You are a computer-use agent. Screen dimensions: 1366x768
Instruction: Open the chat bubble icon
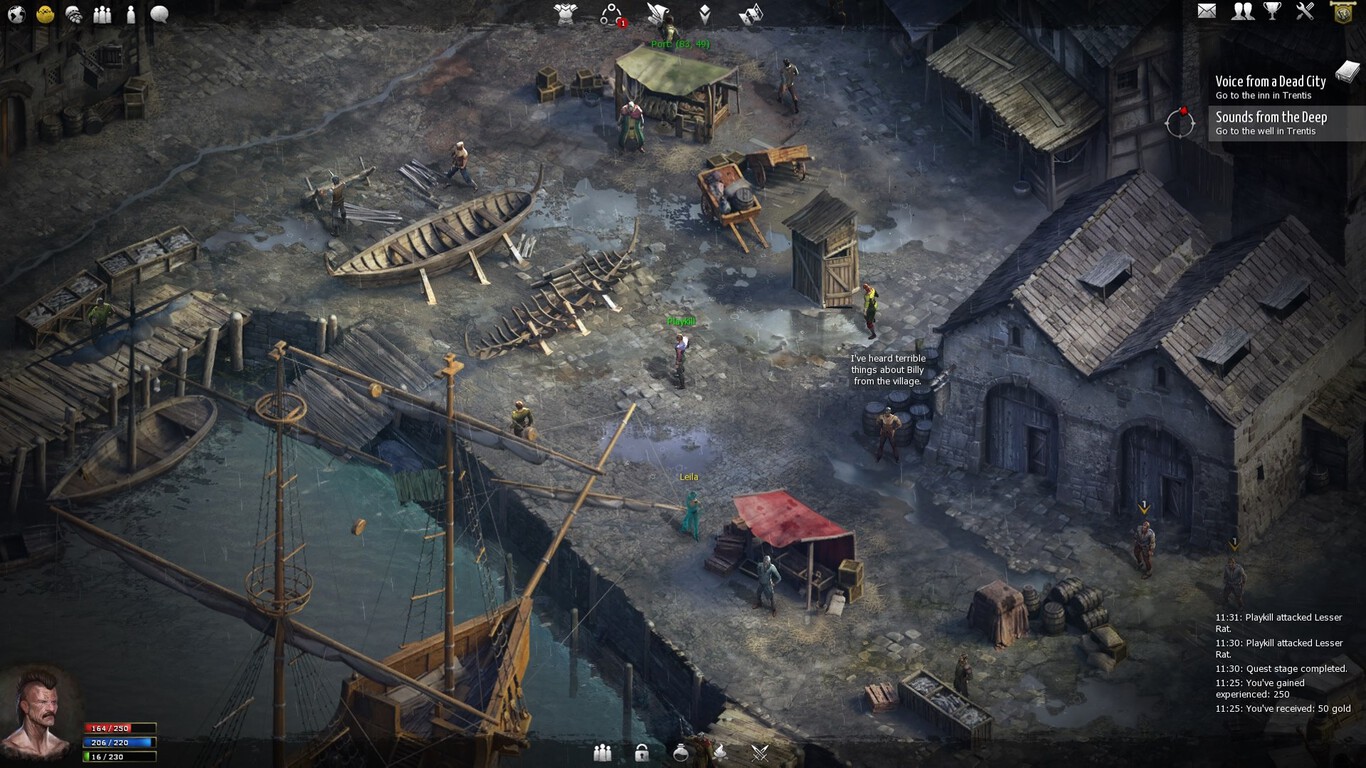157,13
